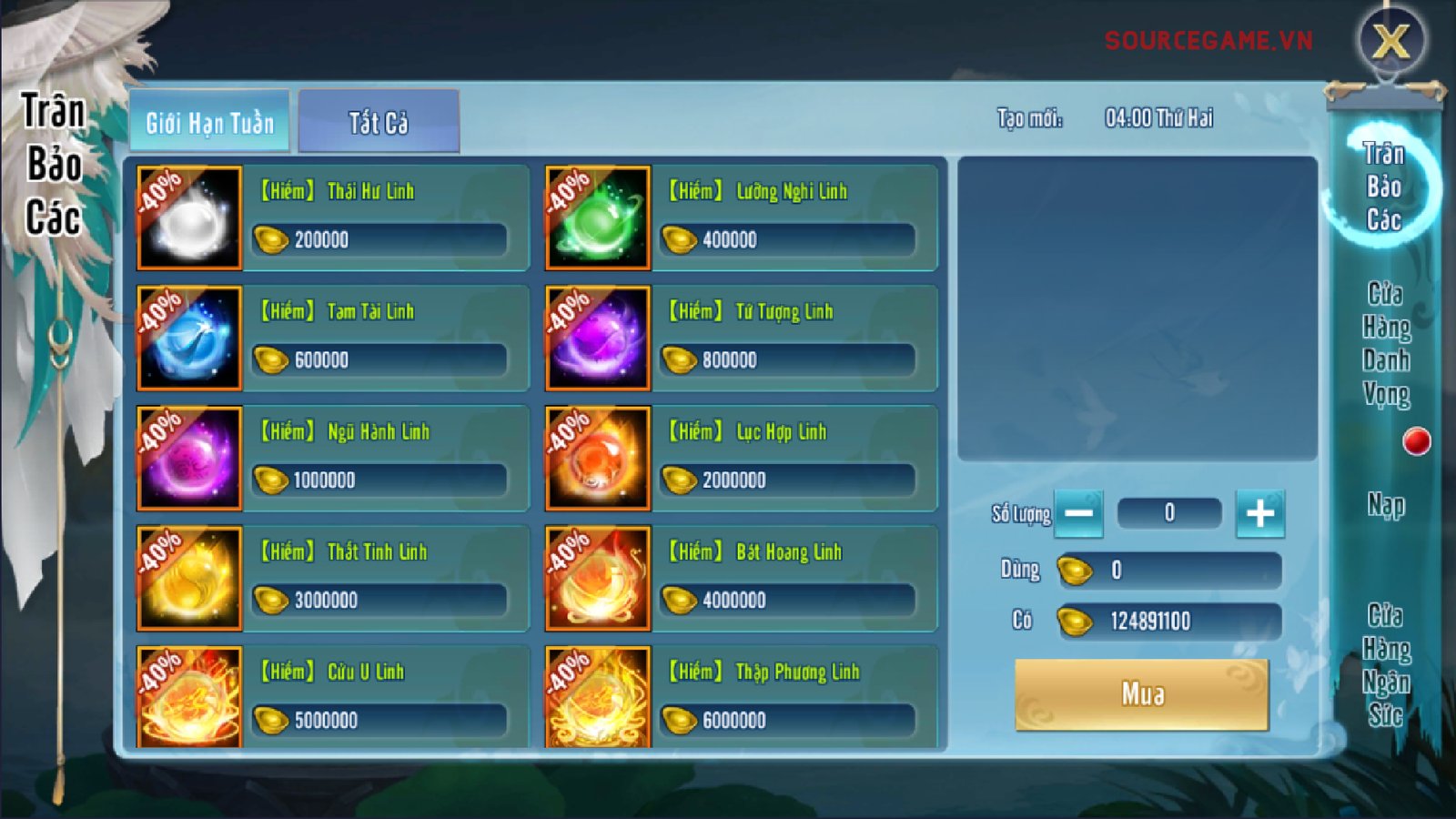Select the Ngũ Hành Linh item
Viewport: 1456px width, 819px height.
tap(333, 459)
